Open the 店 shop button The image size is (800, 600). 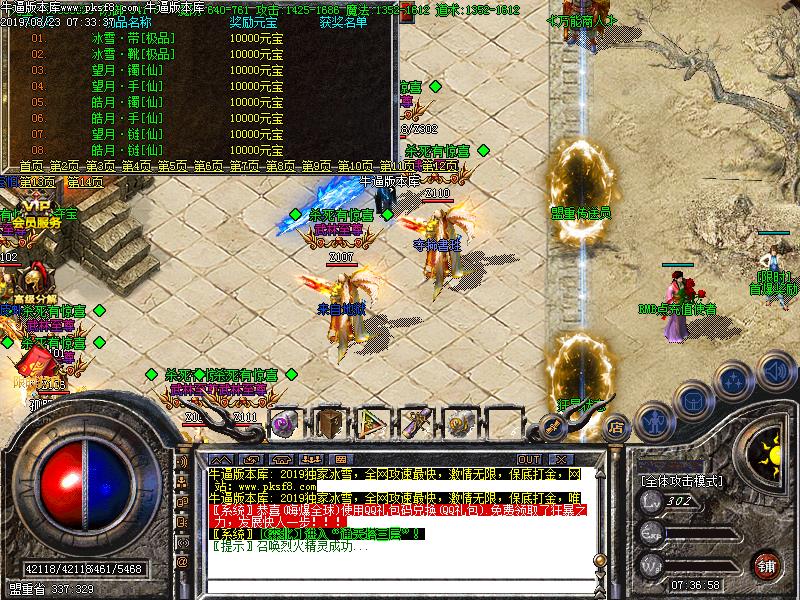tap(615, 424)
